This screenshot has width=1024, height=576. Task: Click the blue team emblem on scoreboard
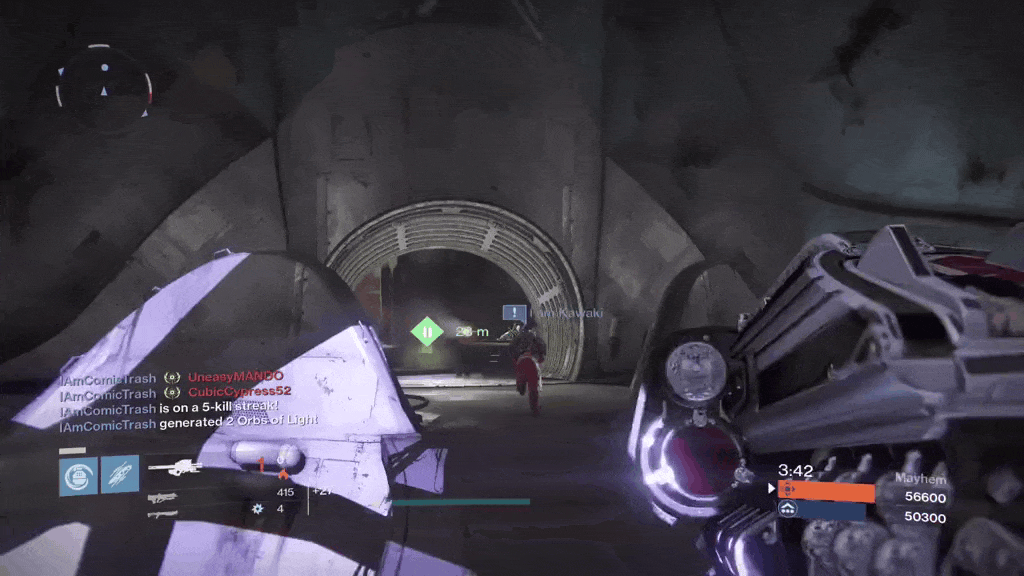coord(789,510)
